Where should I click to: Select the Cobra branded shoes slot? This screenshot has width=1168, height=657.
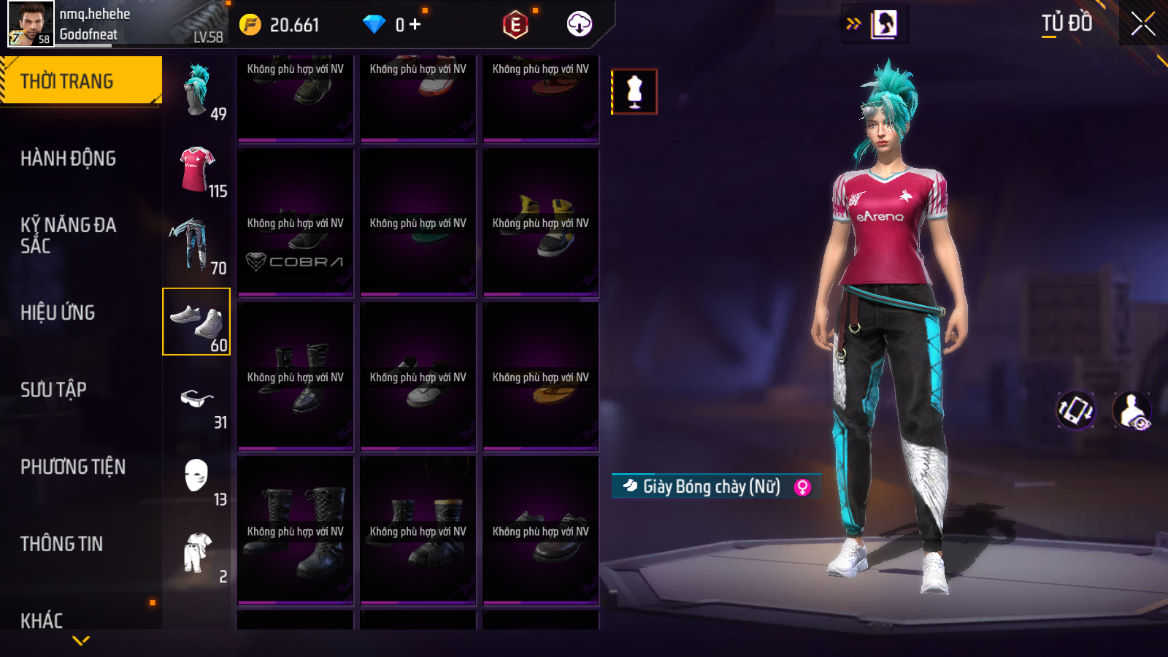pos(295,223)
